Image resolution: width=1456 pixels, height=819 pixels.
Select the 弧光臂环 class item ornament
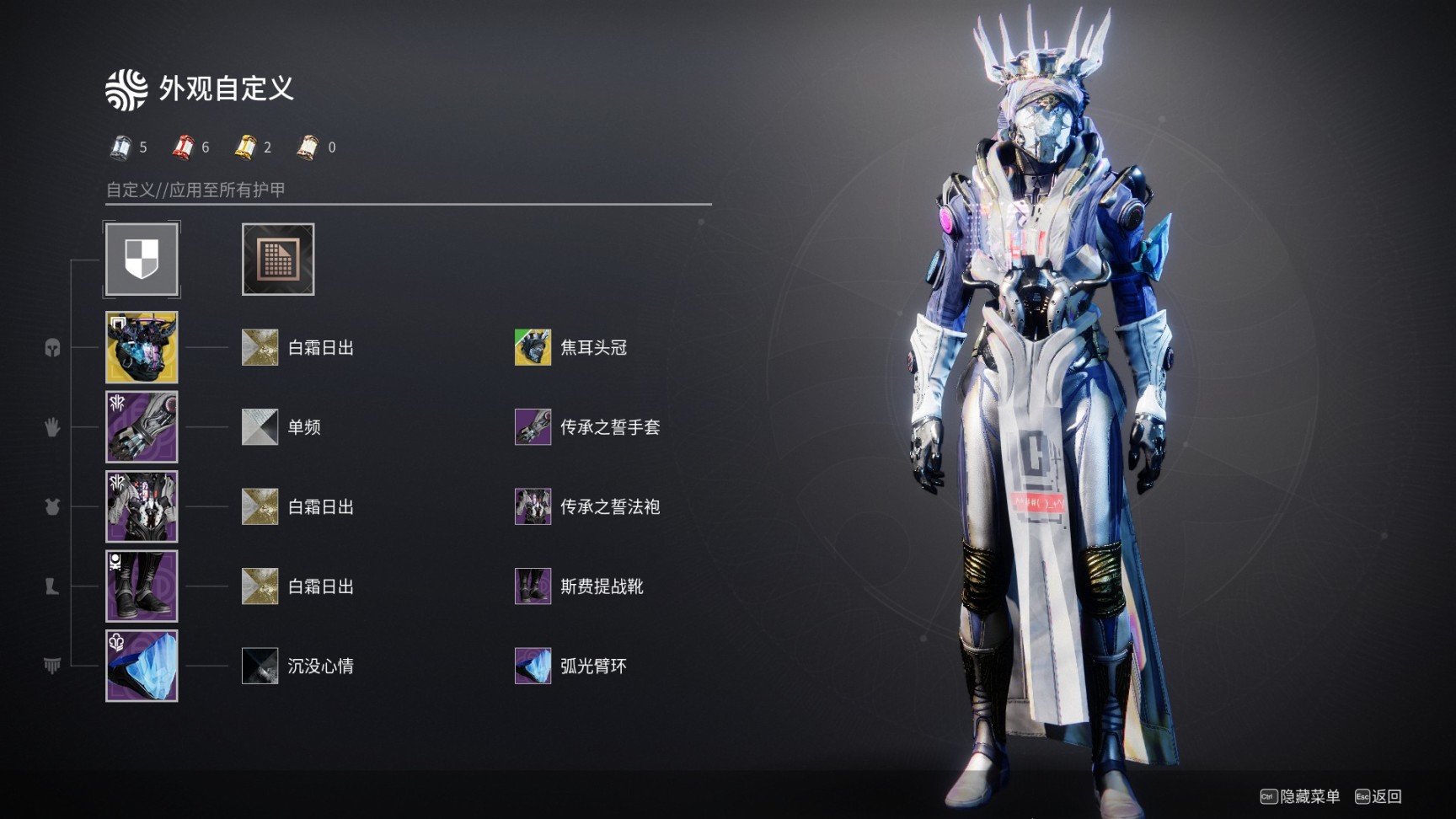[532, 666]
